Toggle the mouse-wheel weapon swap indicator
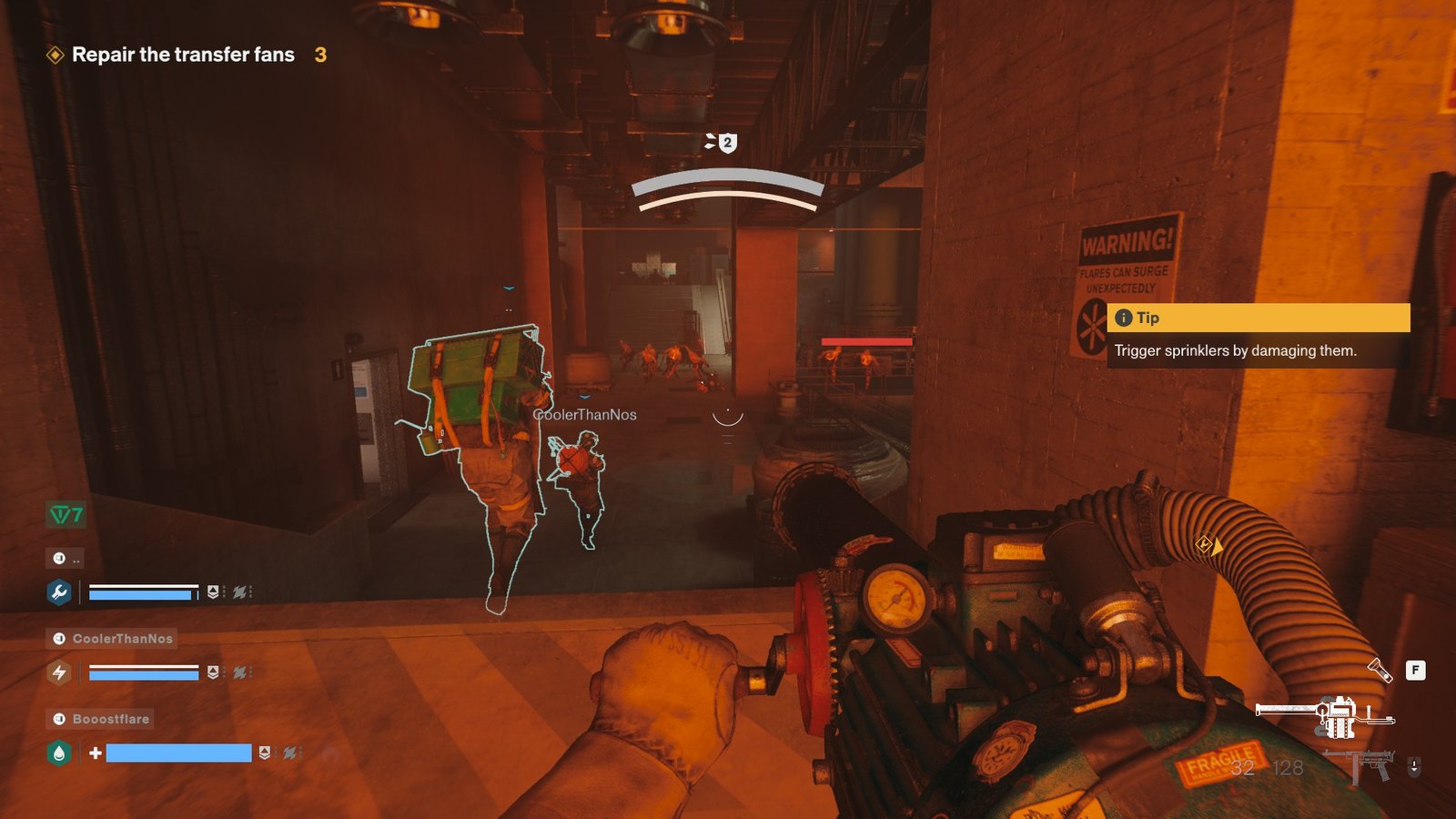This screenshot has width=1456, height=819. (x=1414, y=766)
